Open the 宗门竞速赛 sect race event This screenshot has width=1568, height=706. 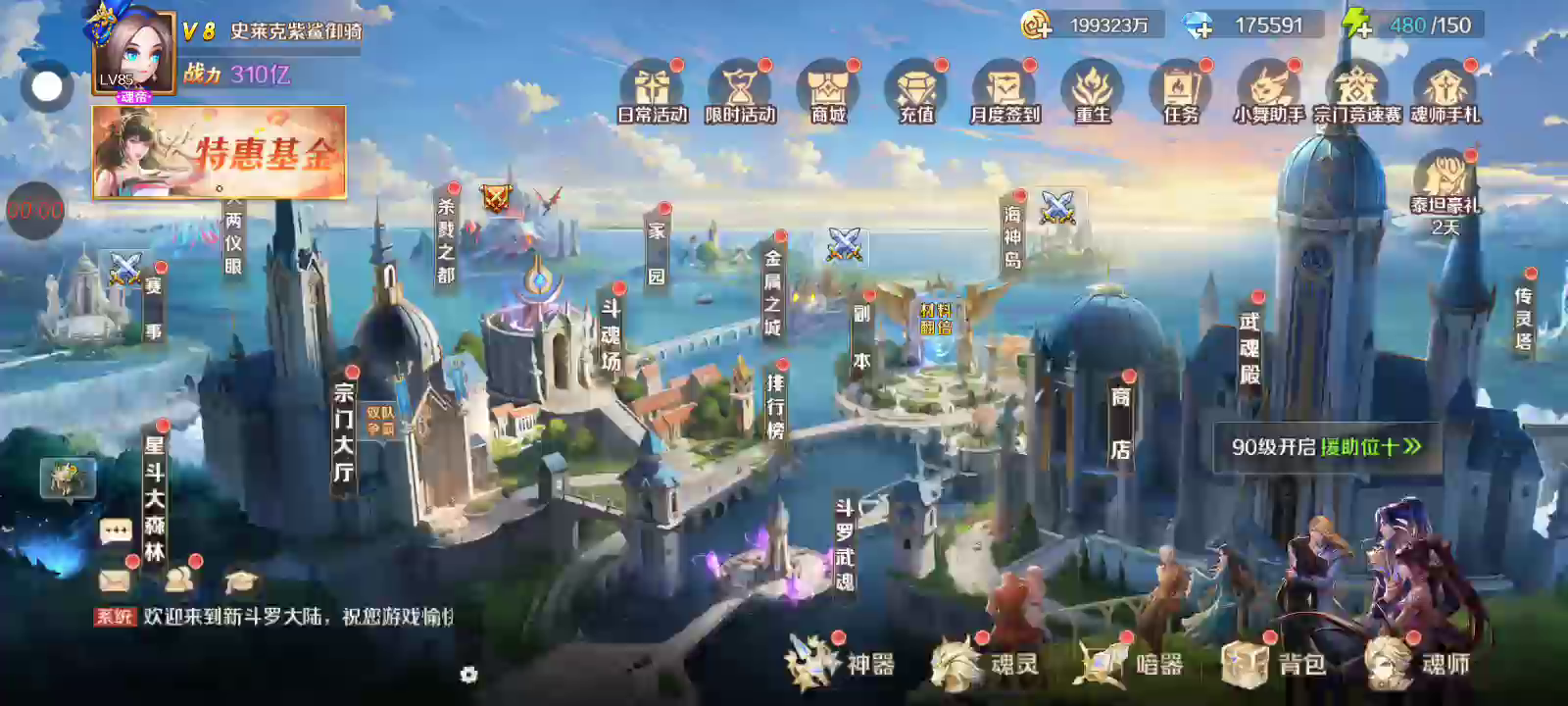[1356, 91]
